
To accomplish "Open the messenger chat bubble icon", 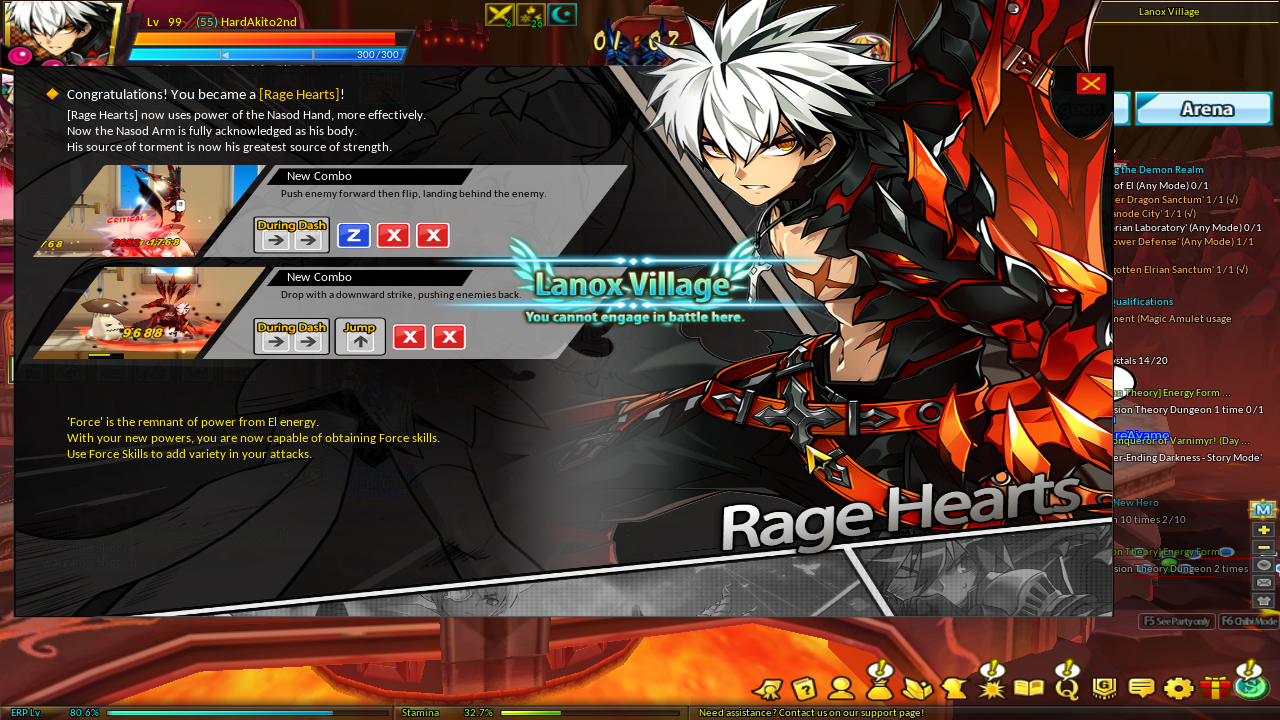I will pos(1140,688).
